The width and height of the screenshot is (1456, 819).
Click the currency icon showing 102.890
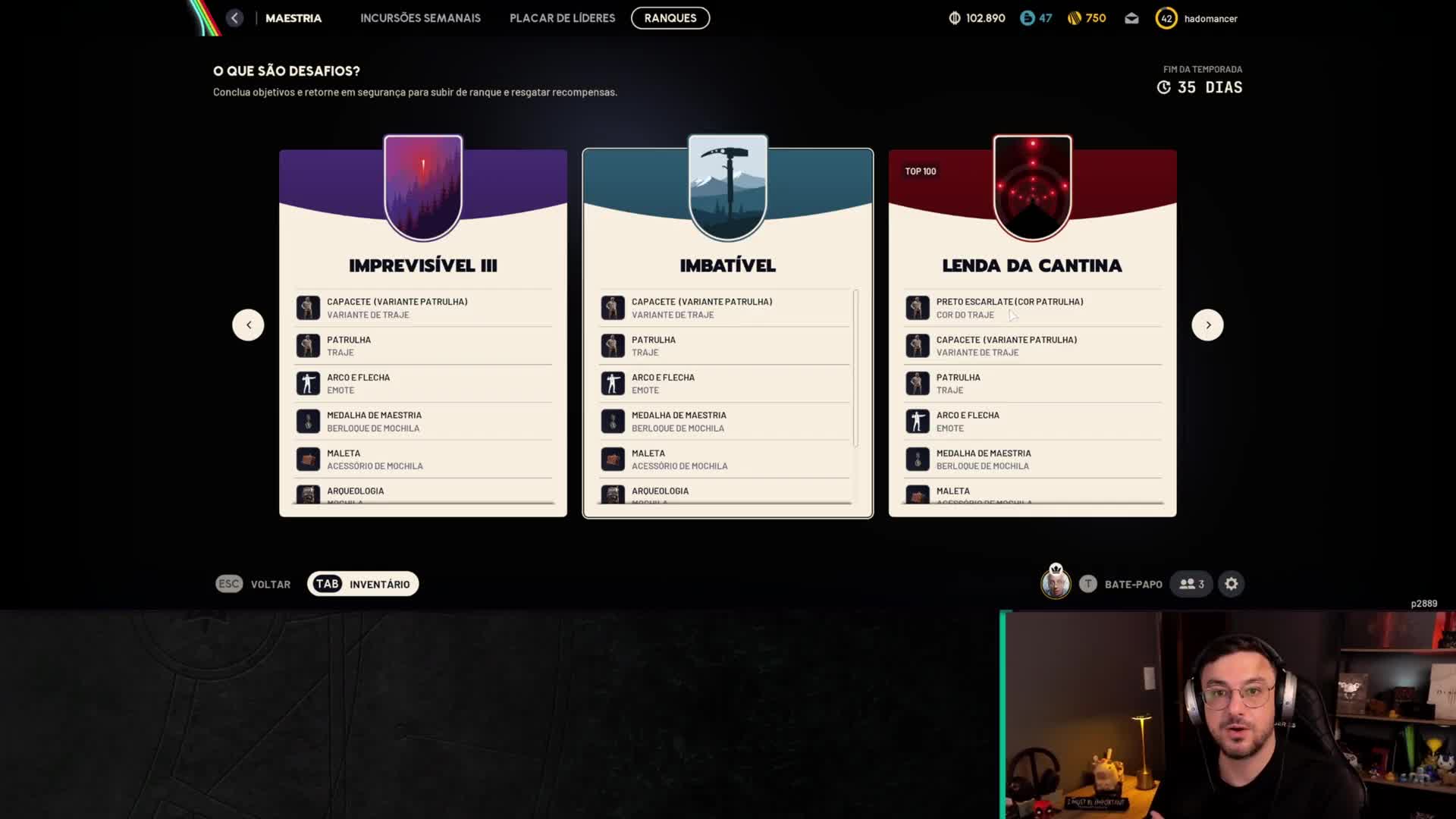click(955, 17)
